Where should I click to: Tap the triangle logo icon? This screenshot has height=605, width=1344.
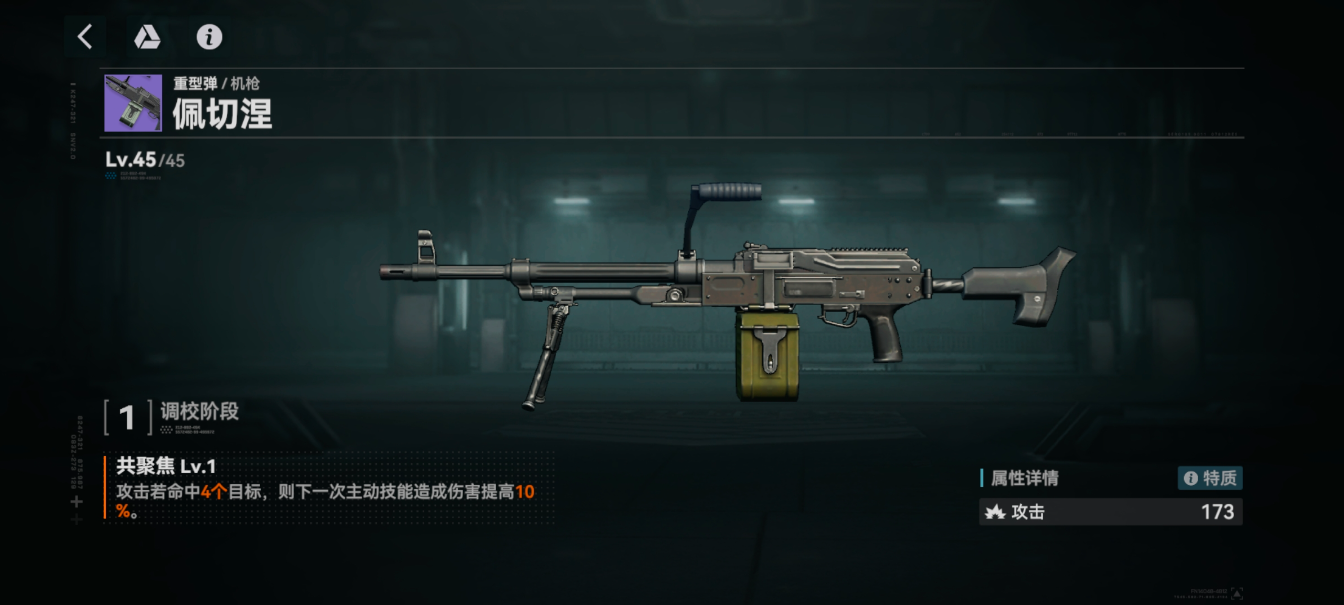tap(147, 37)
